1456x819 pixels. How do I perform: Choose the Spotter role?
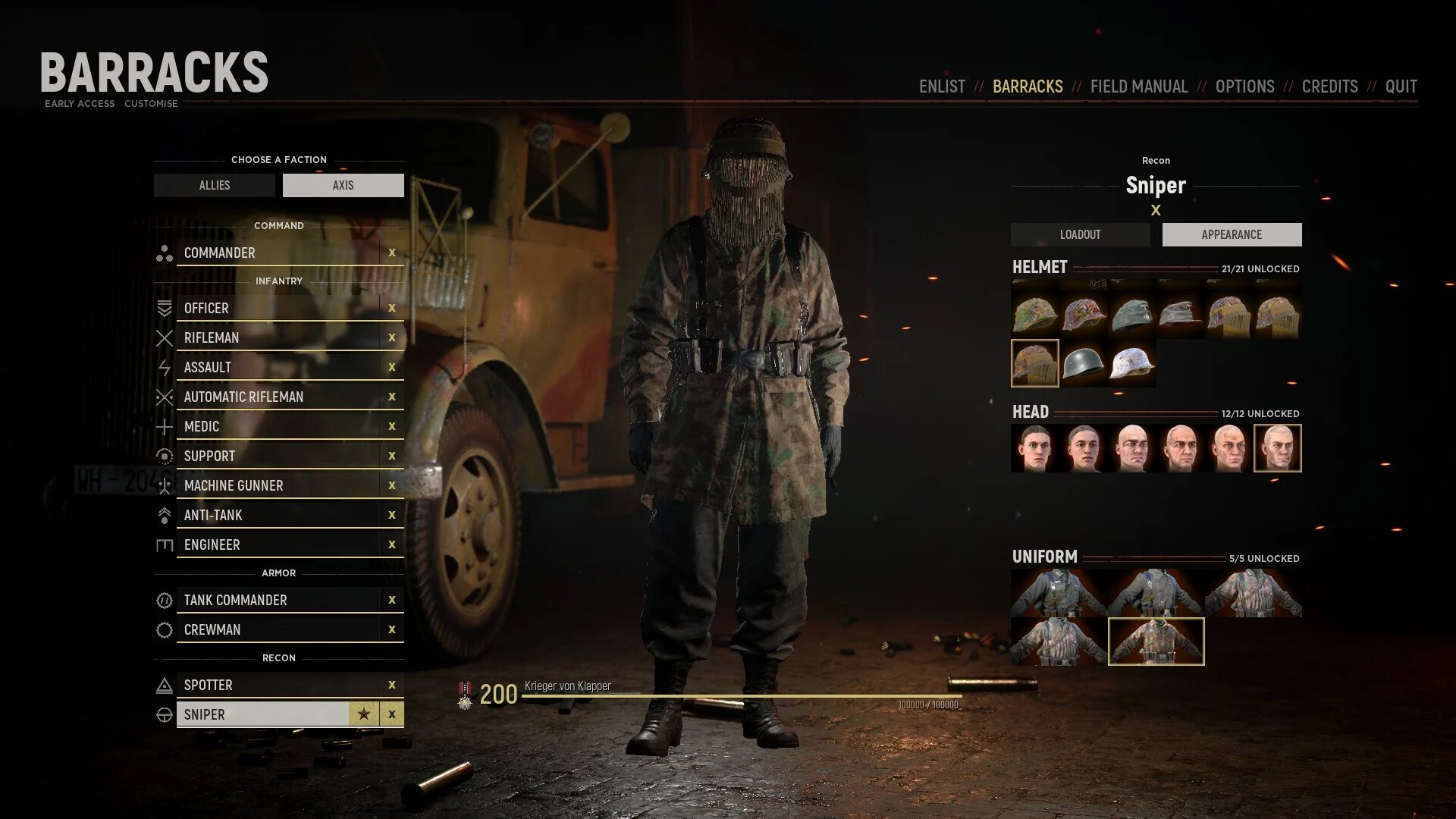pos(278,686)
